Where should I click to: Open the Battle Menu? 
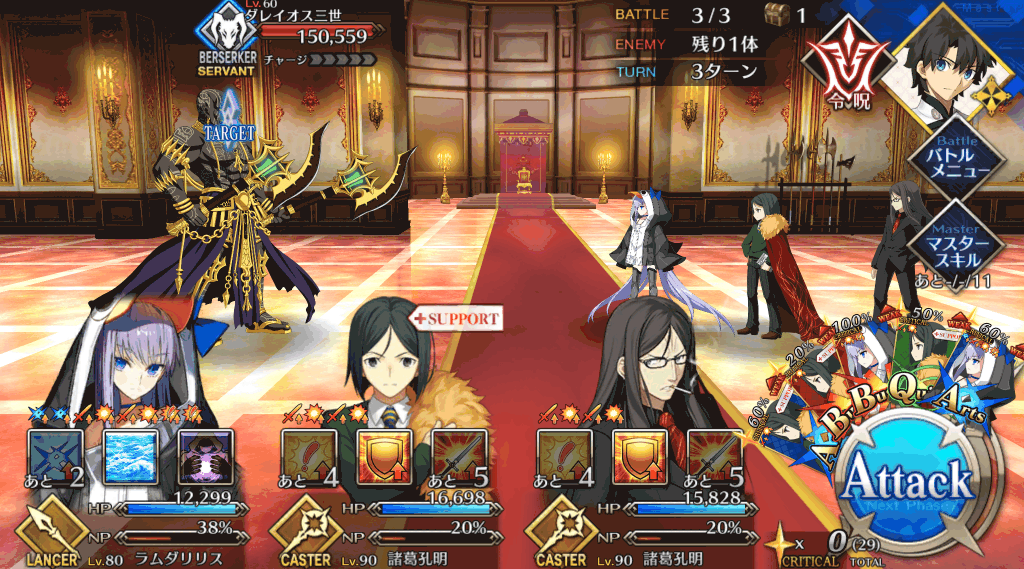coord(962,162)
